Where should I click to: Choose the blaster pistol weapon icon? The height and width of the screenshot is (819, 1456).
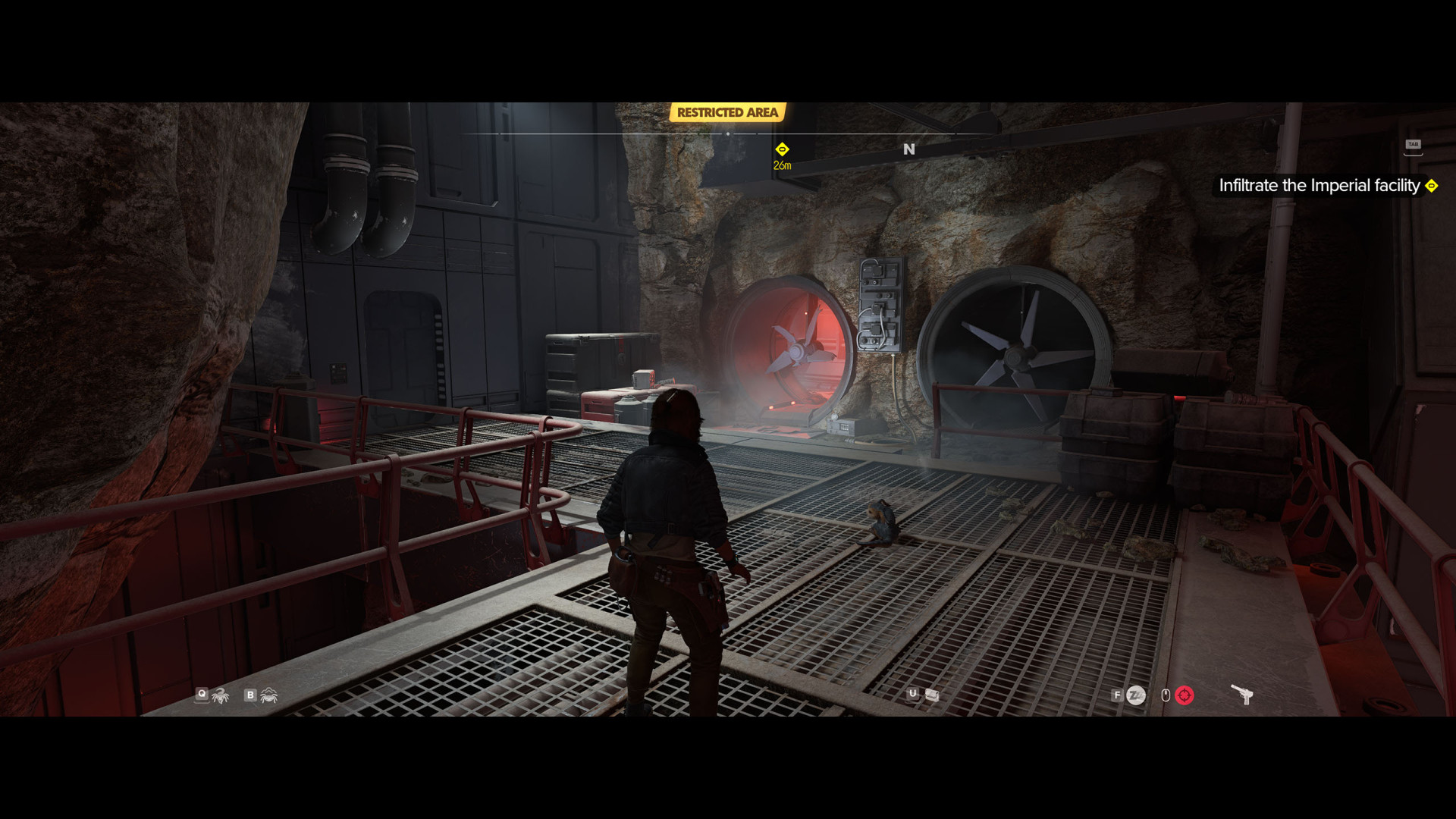tap(1241, 694)
